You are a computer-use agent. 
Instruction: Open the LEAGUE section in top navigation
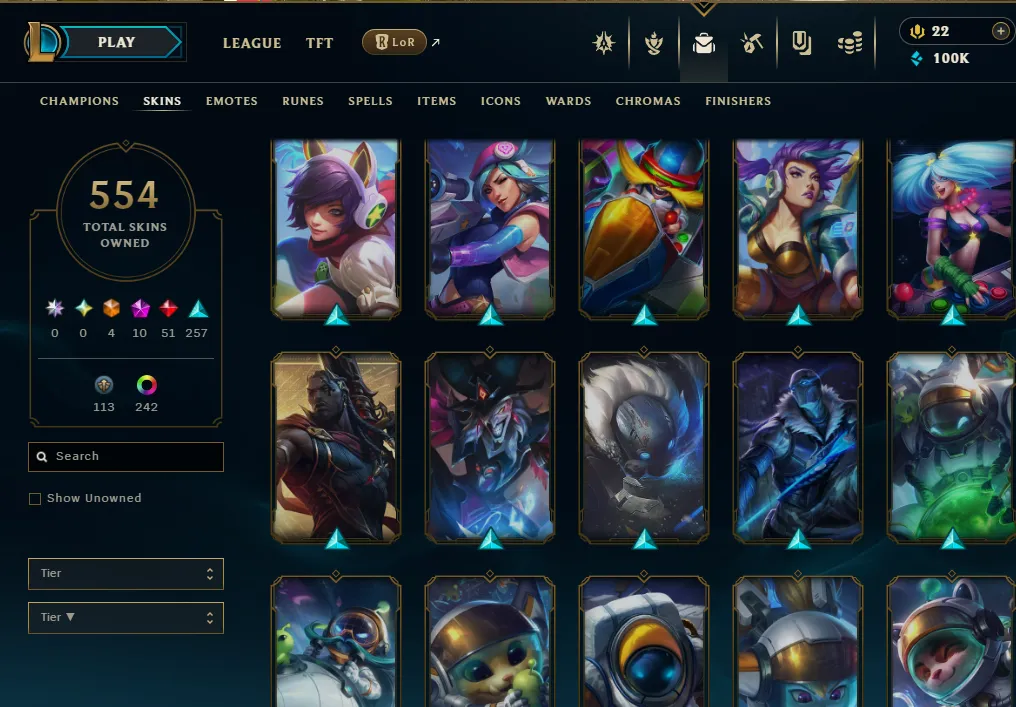click(x=252, y=43)
